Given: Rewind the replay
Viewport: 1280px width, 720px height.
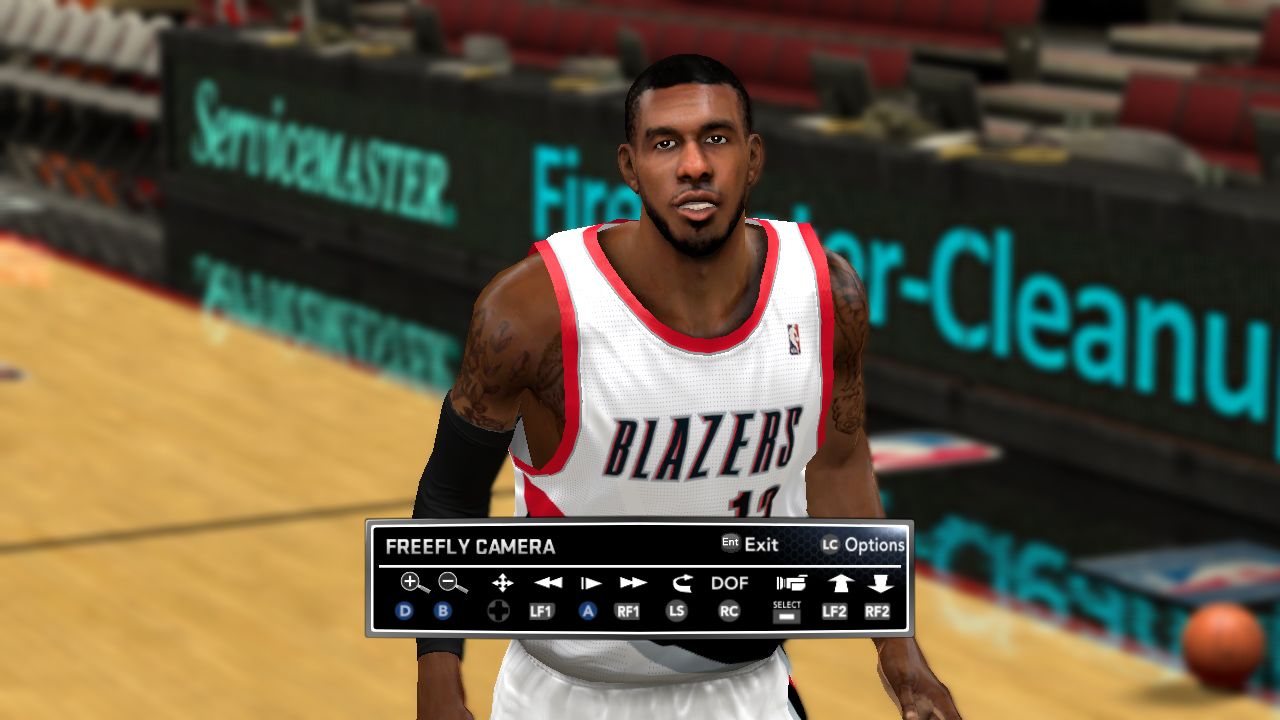Looking at the screenshot, I should click(547, 583).
